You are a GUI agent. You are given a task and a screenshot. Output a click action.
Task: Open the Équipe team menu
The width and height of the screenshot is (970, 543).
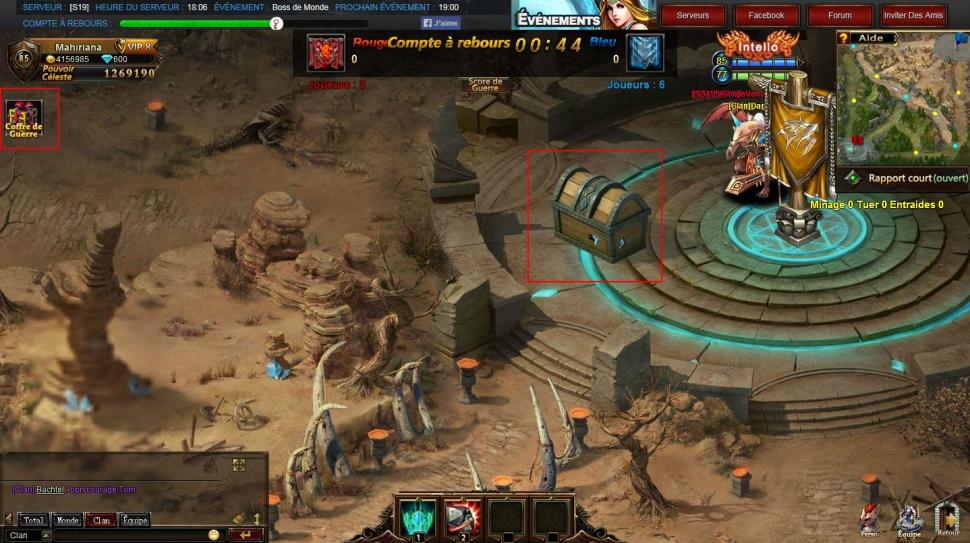coord(909,518)
